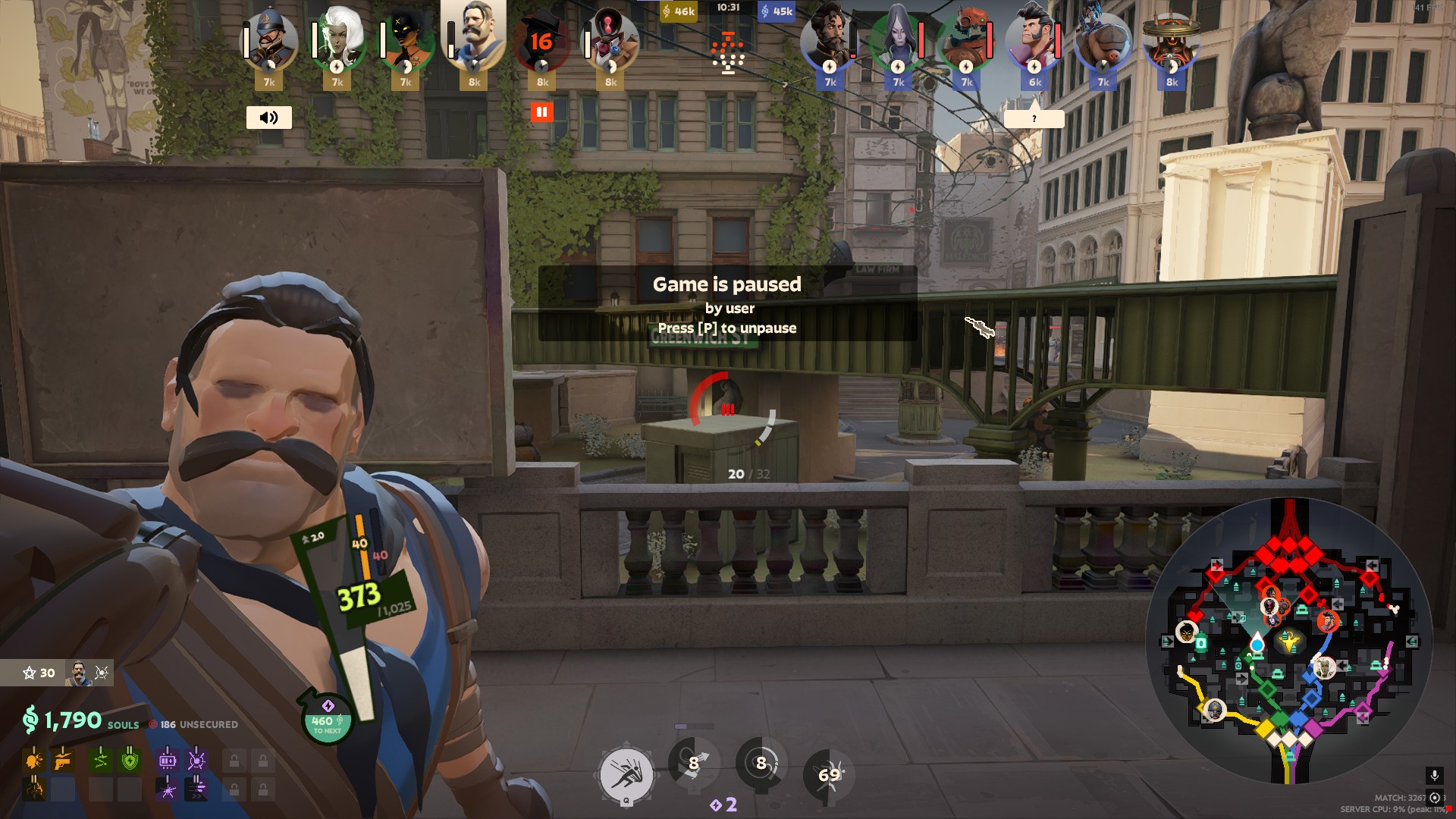Select the orange headshot item slot

click(34, 759)
